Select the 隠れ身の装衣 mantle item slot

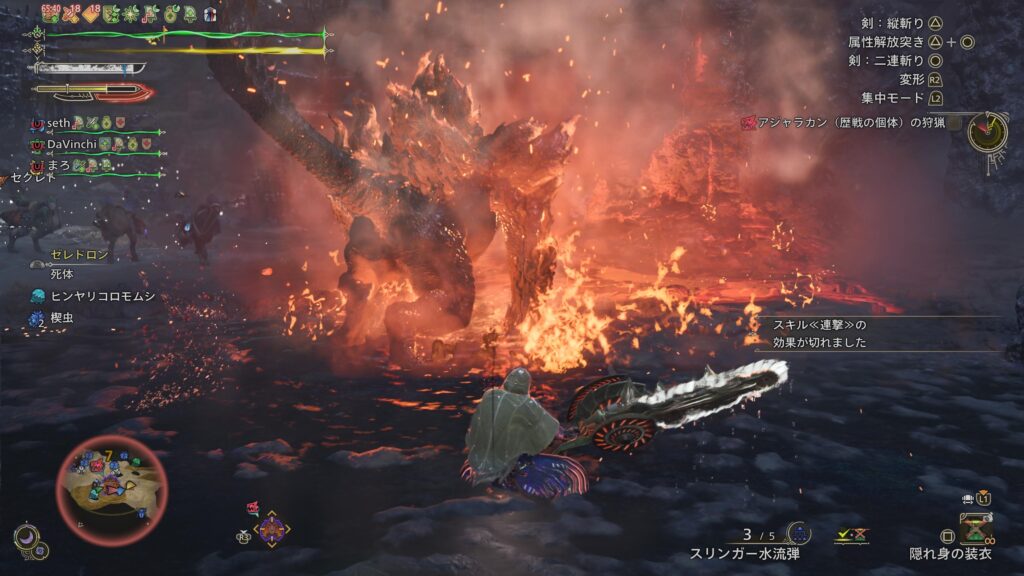(x=974, y=528)
